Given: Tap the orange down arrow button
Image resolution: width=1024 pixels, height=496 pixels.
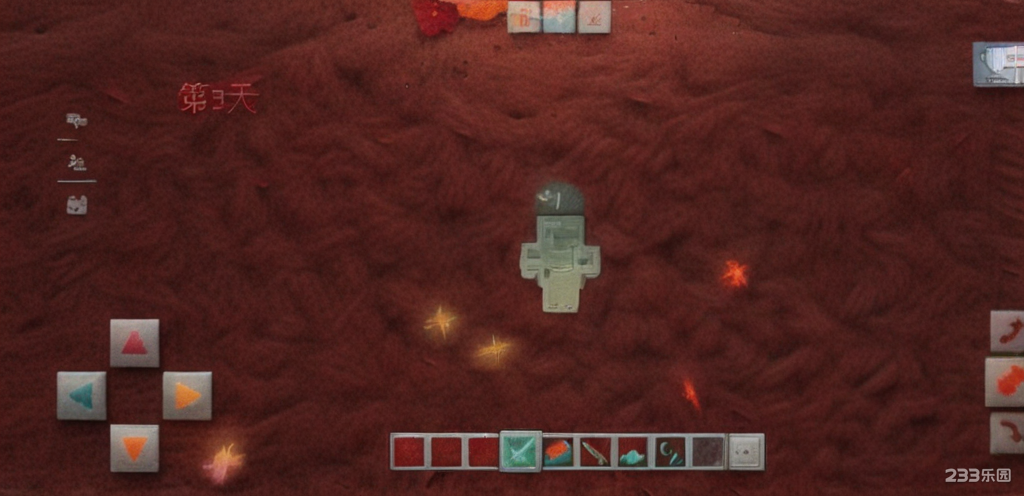Looking at the screenshot, I should 134,447.
